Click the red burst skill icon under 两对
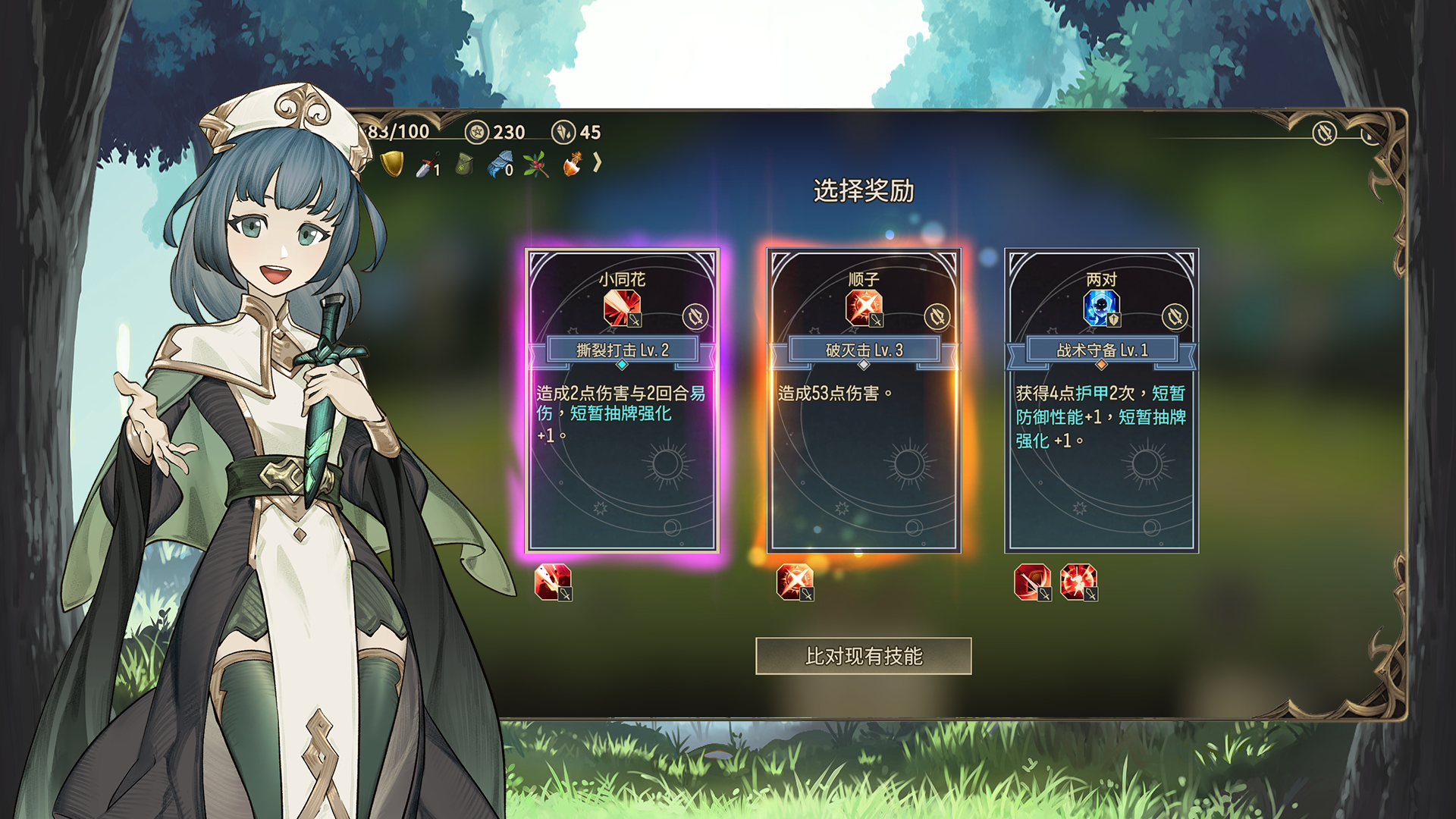 pos(1078,582)
